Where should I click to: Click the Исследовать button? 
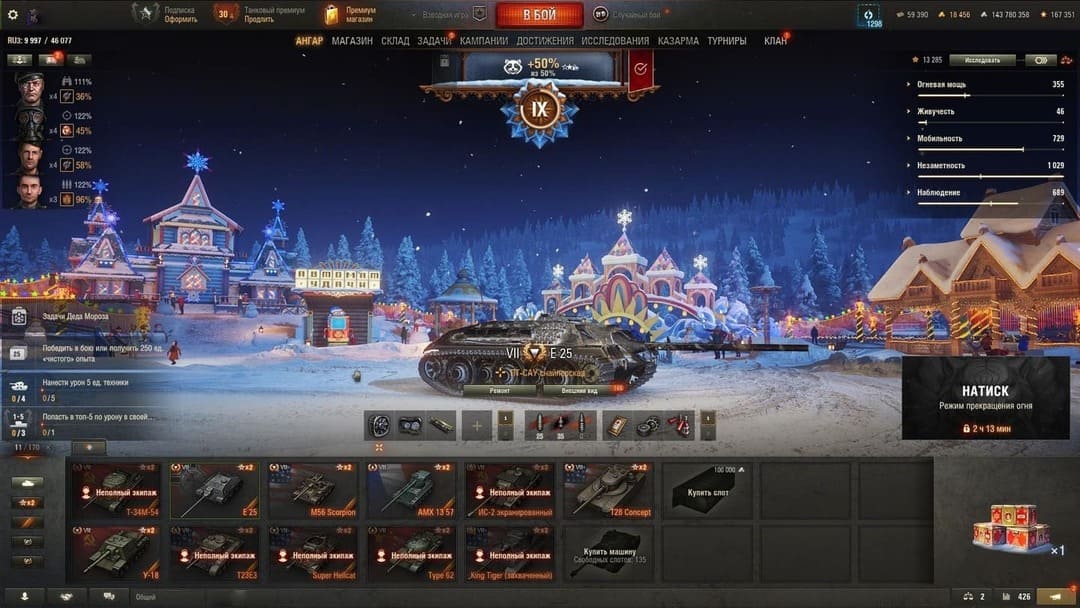pos(982,60)
